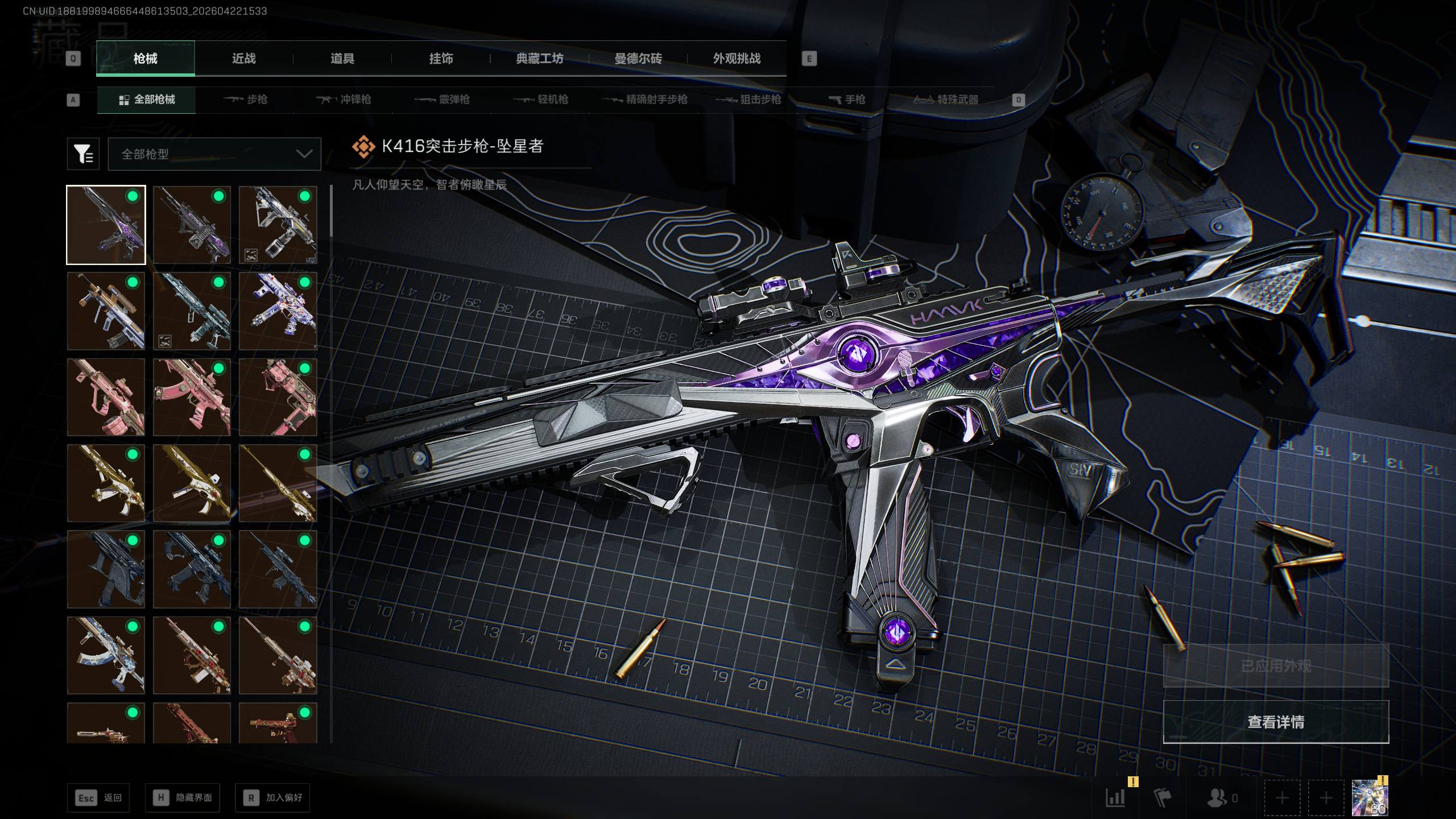Click 查看详情 to view skin details
This screenshot has width=1456, height=819.
pos(1276,722)
